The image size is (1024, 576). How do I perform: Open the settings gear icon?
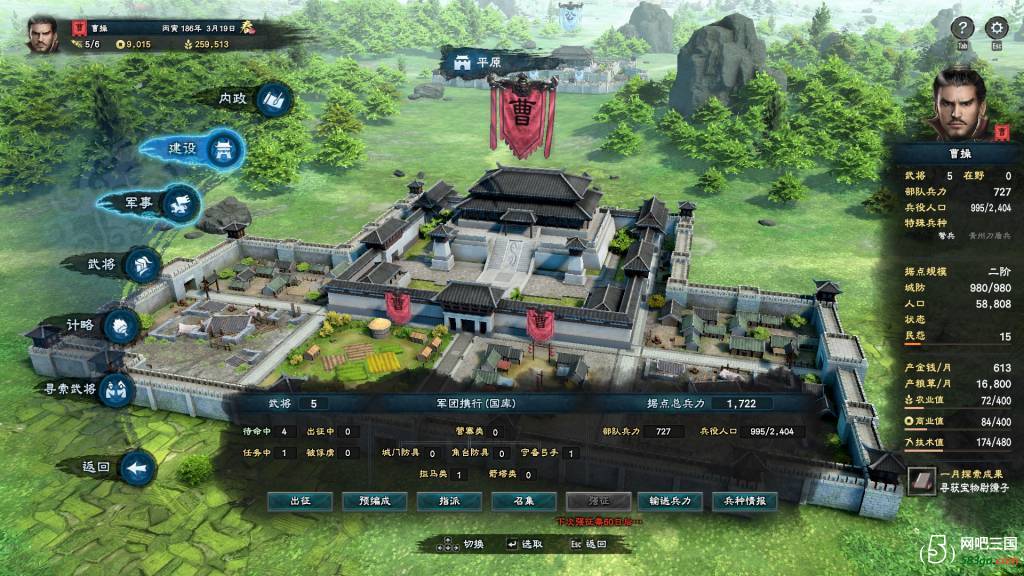click(x=996, y=28)
